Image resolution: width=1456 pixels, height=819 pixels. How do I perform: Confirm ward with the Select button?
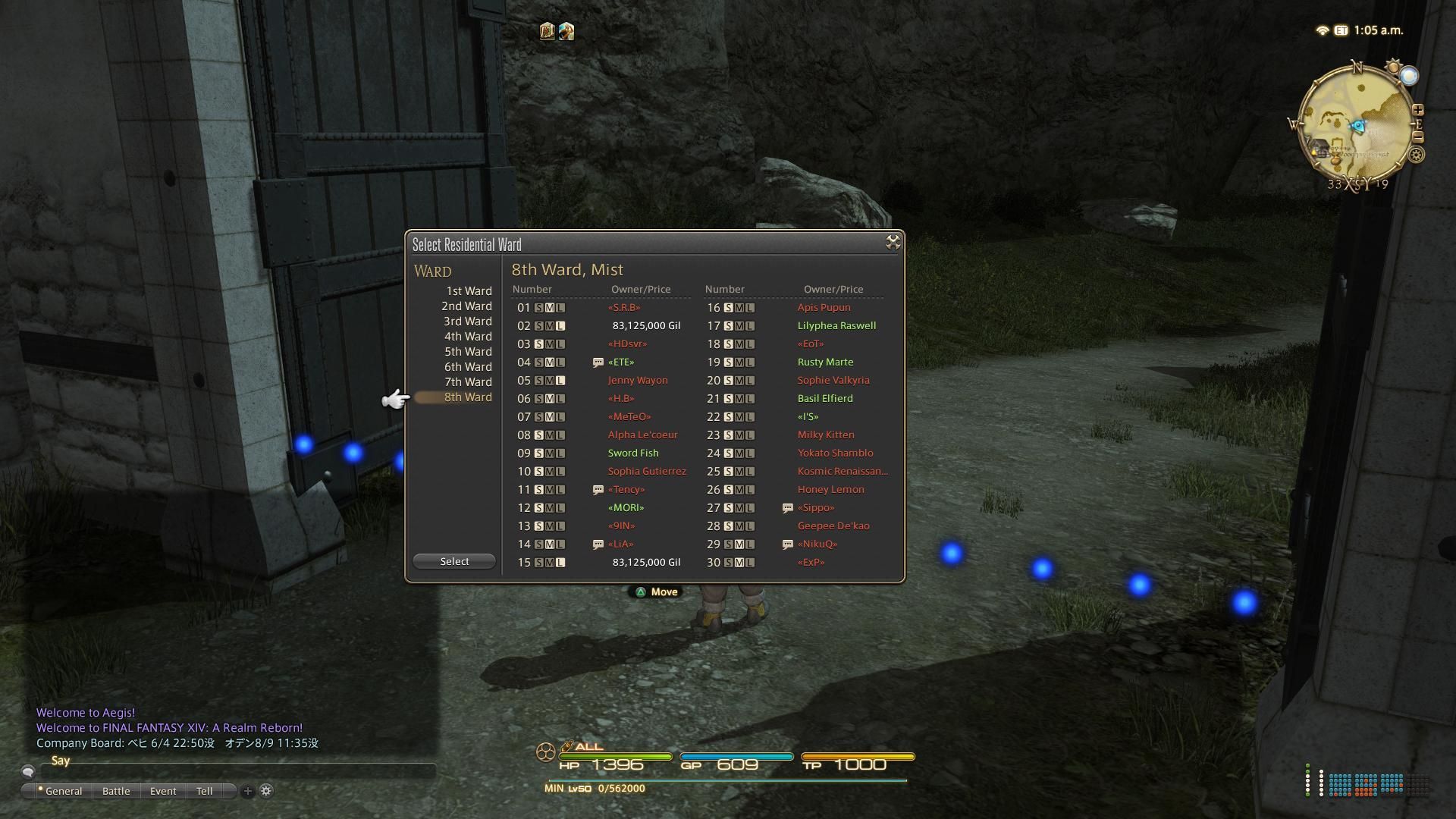pos(454,562)
